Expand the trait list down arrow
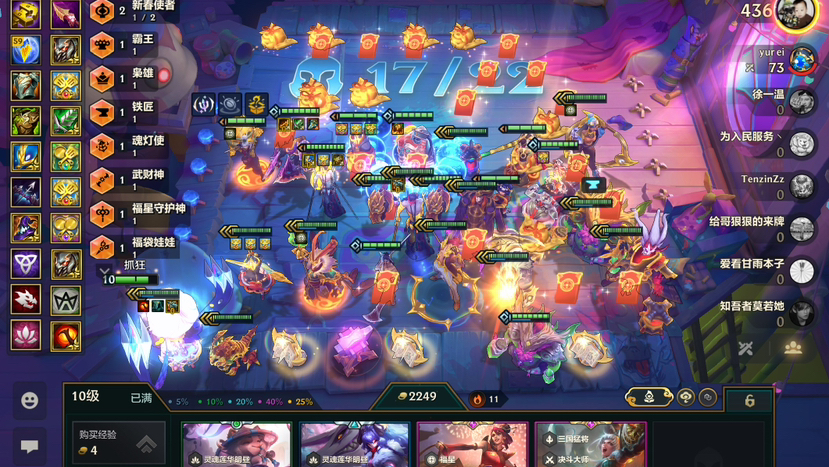Viewport: 829px width, 467px height. coord(104,270)
